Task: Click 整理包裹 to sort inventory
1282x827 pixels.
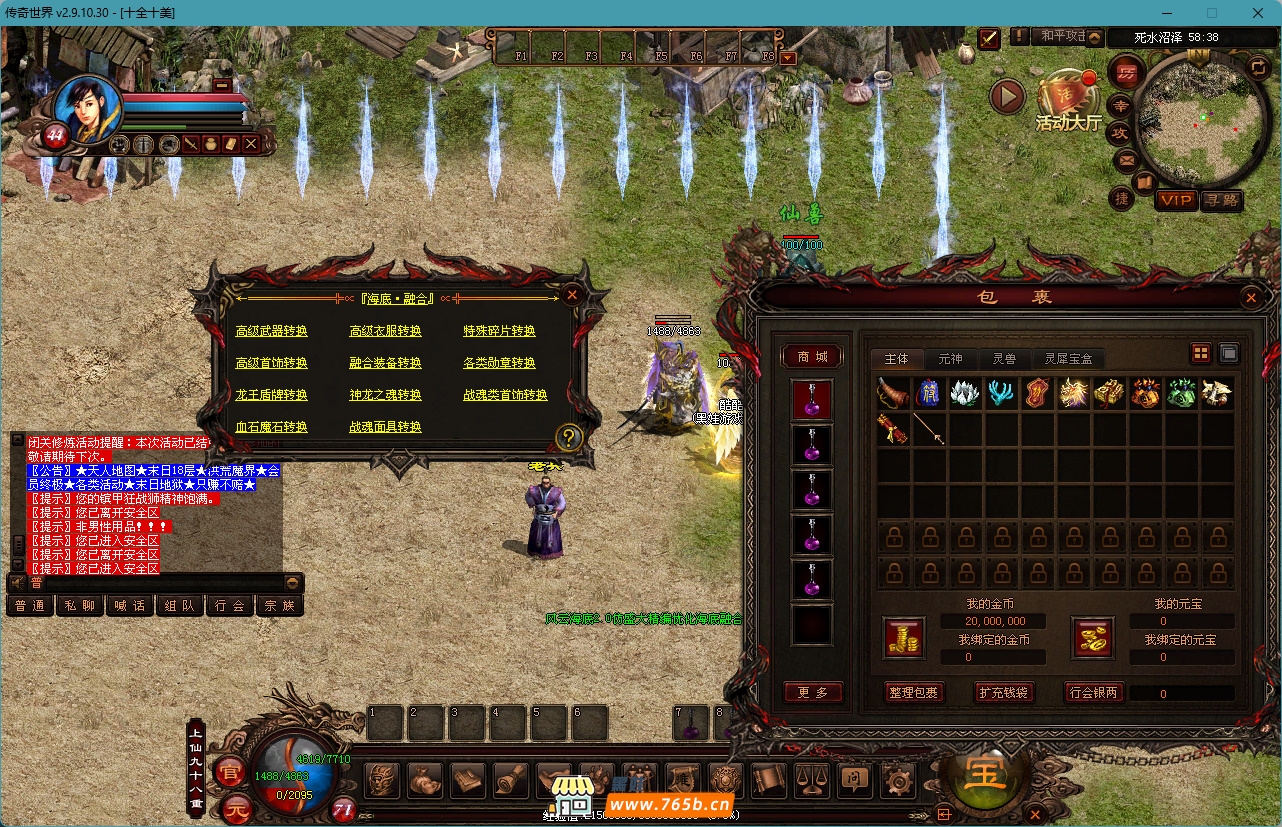Action: (914, 692)
